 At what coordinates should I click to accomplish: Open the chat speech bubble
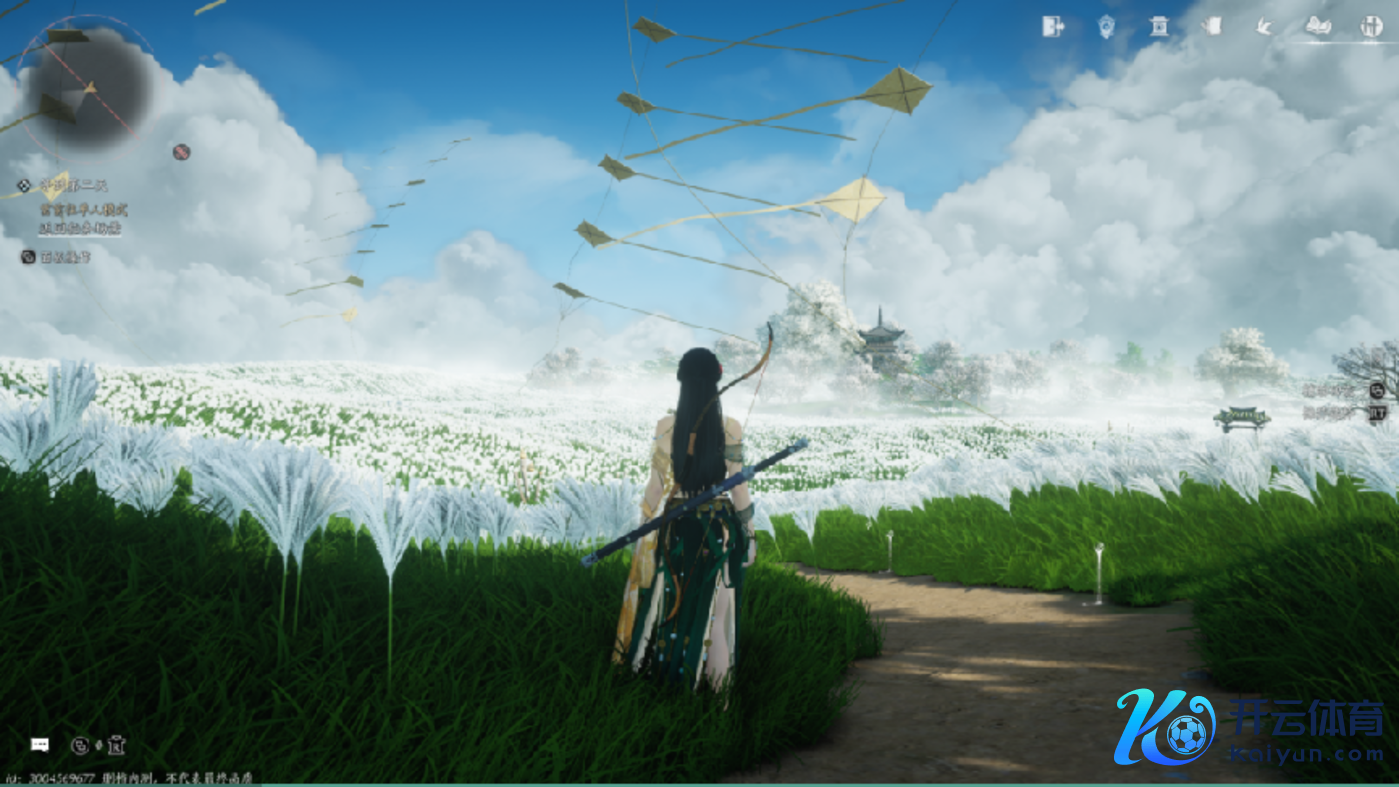click(40, 744)
